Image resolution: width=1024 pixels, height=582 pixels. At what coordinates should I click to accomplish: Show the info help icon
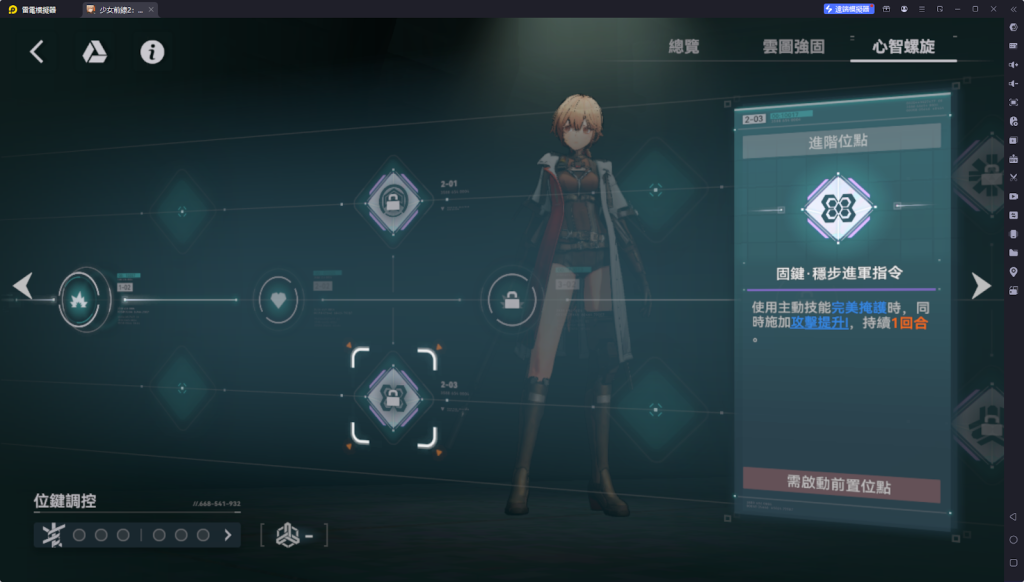[152, 52]
